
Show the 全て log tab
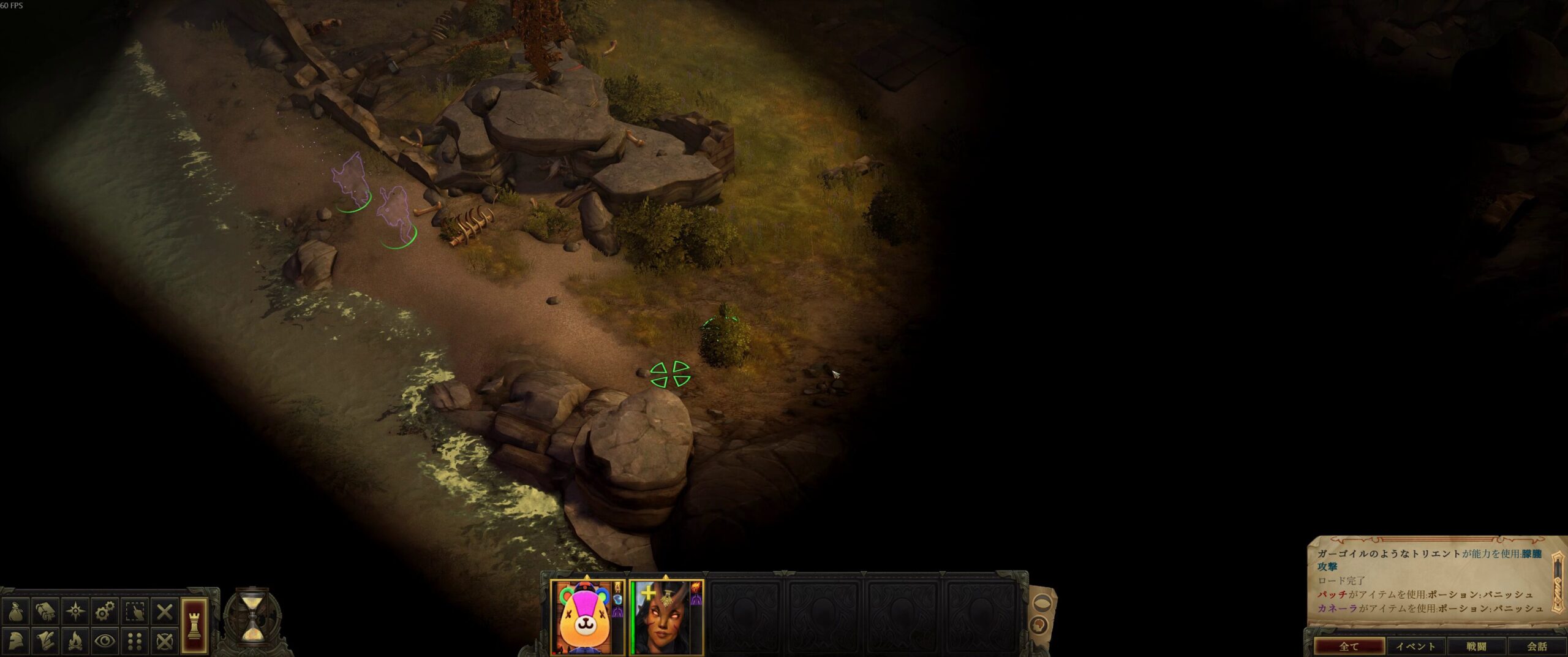click(x=1349, y=647)
